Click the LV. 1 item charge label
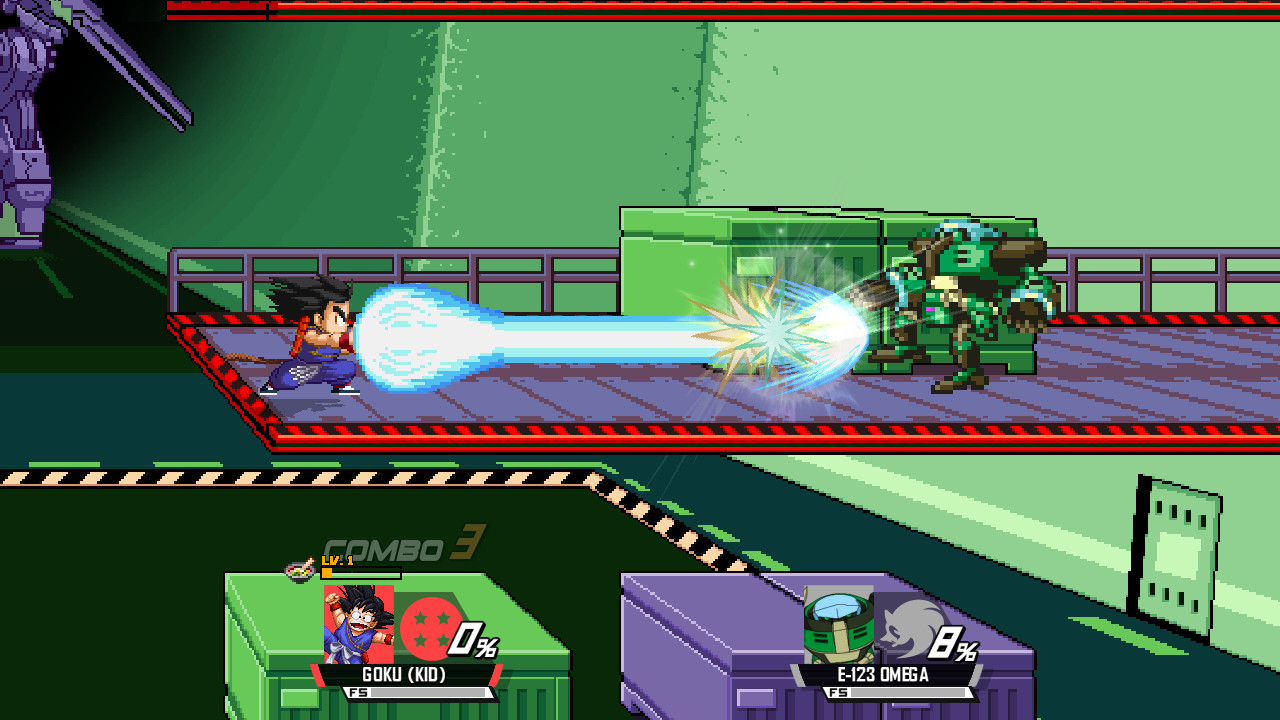This screenshot has height=720, width=1280. (x=339, y=560)
